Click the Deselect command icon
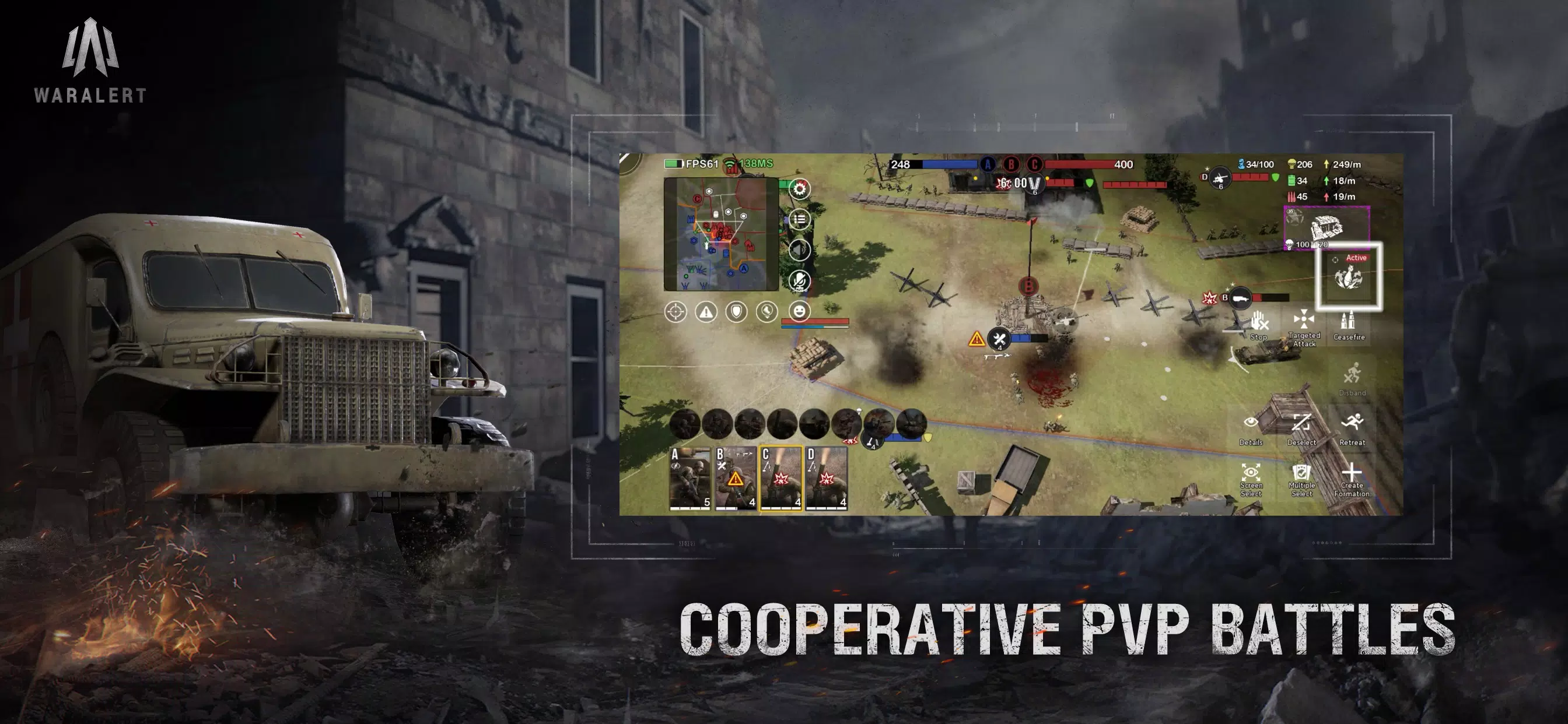 click(1302, 423)
